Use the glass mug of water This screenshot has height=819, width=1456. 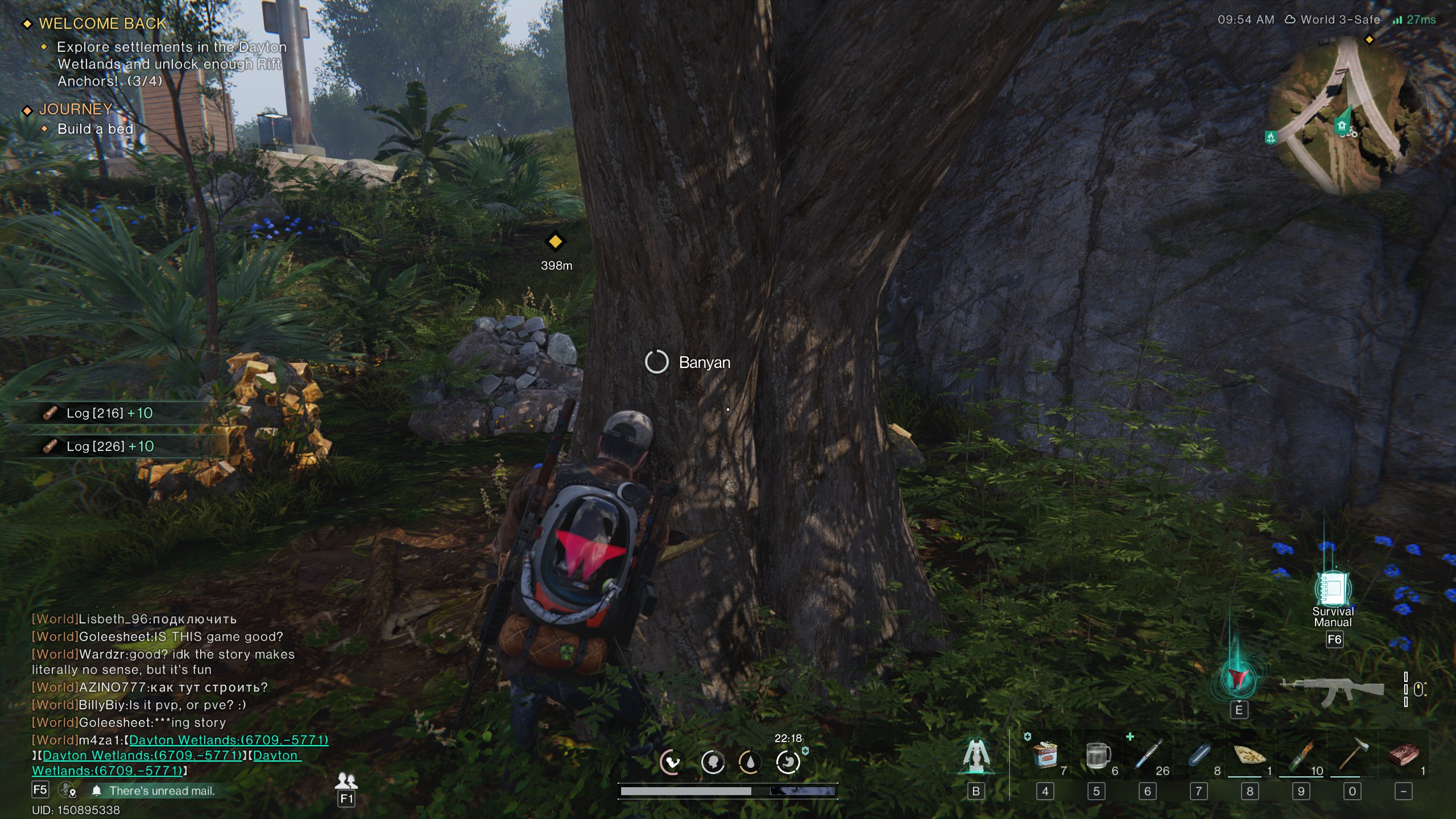[x=1097, y=756]
